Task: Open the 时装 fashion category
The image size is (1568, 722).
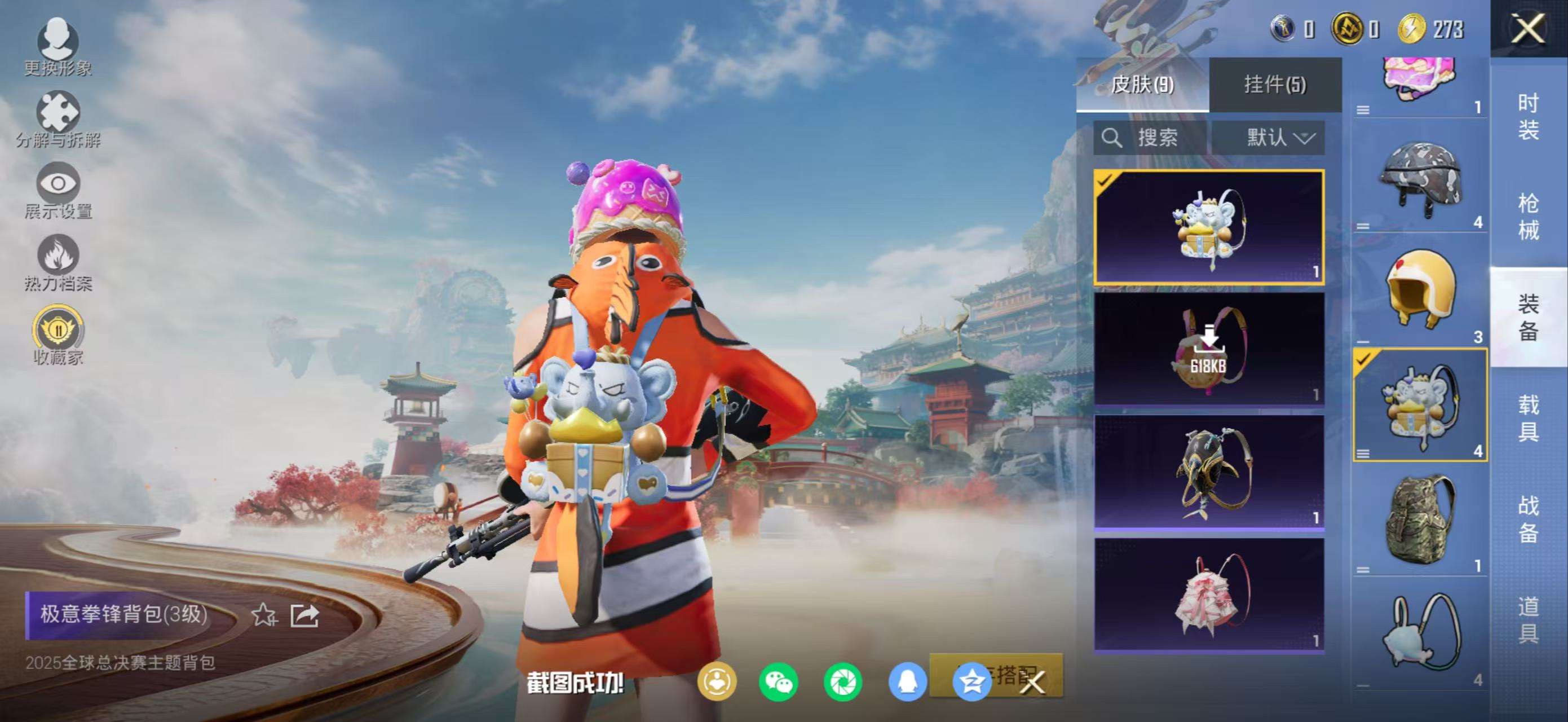Action: [x=1528, y=116]
